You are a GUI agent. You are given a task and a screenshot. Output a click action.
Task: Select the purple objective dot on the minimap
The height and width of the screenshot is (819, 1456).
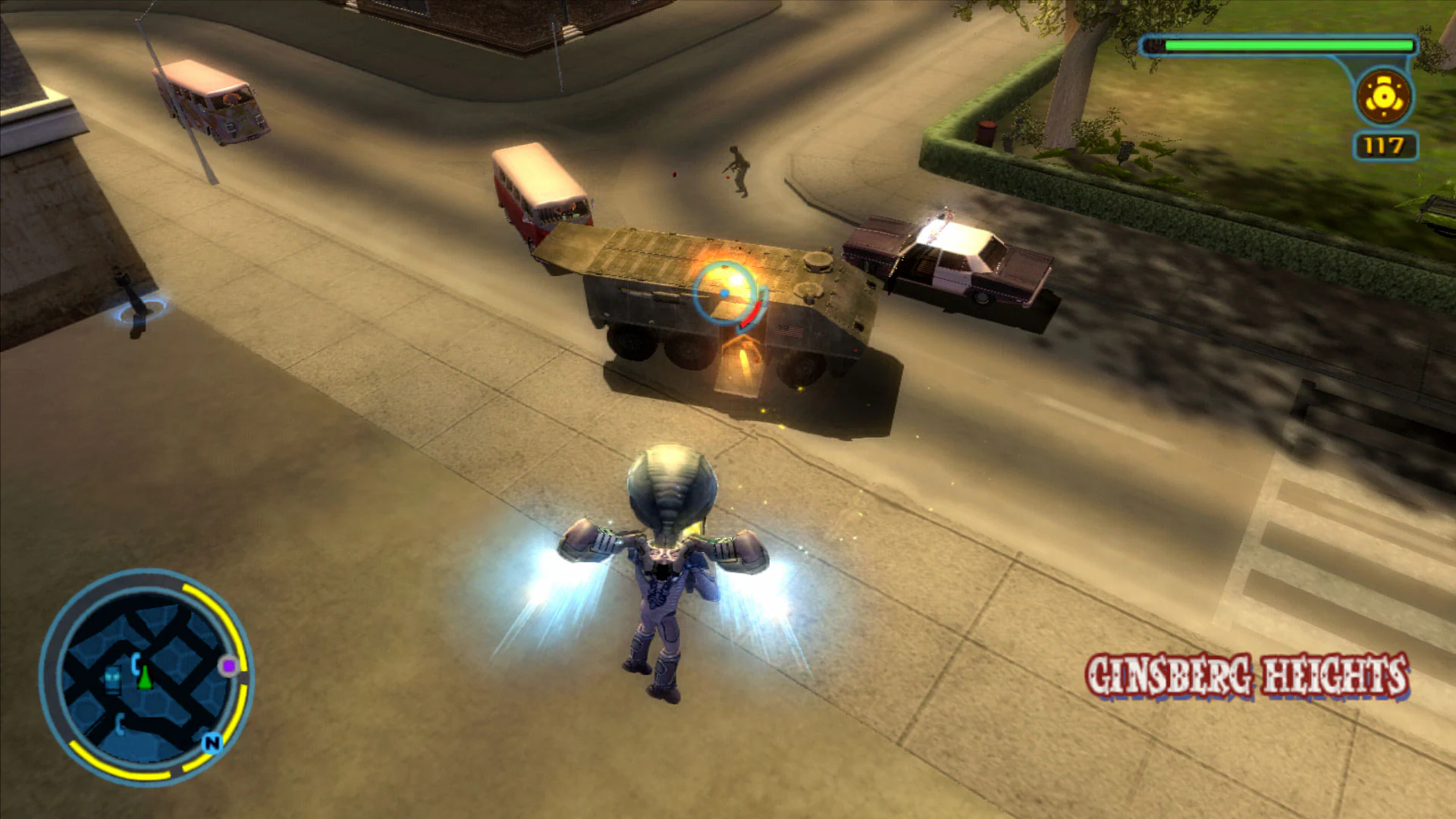click(x=228, y=666)
